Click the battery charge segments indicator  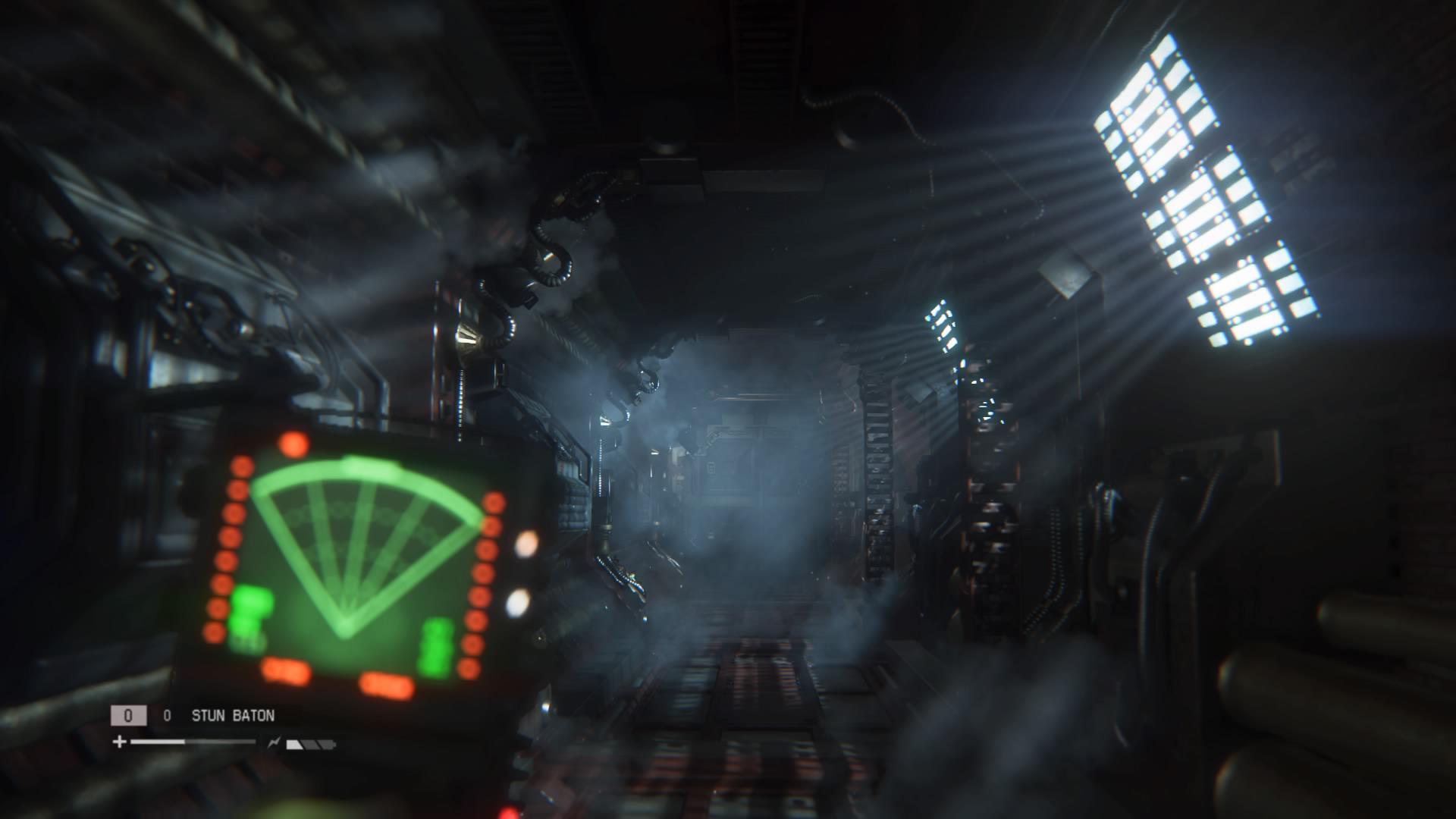309,745
